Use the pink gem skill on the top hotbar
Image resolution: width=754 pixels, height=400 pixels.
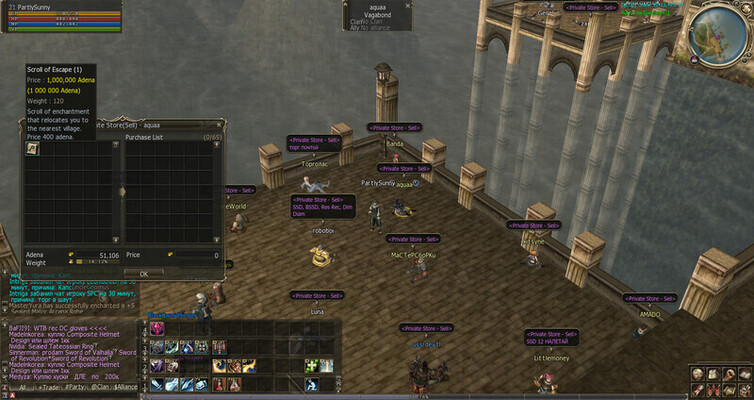click(157, 329)
